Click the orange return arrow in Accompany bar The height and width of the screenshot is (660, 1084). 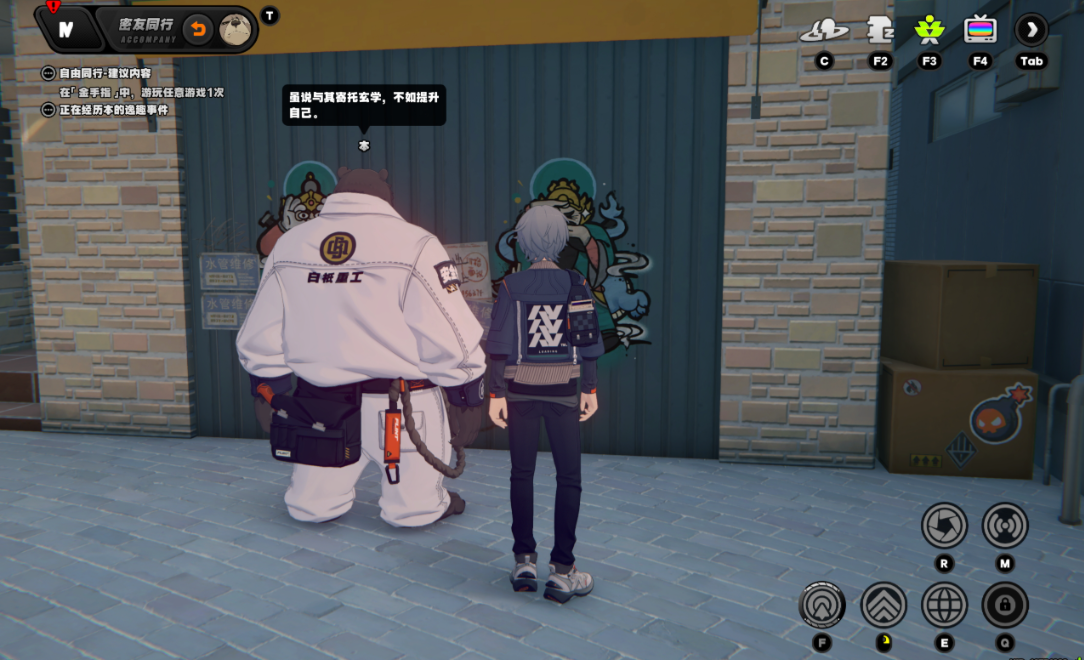pos(198,28)
